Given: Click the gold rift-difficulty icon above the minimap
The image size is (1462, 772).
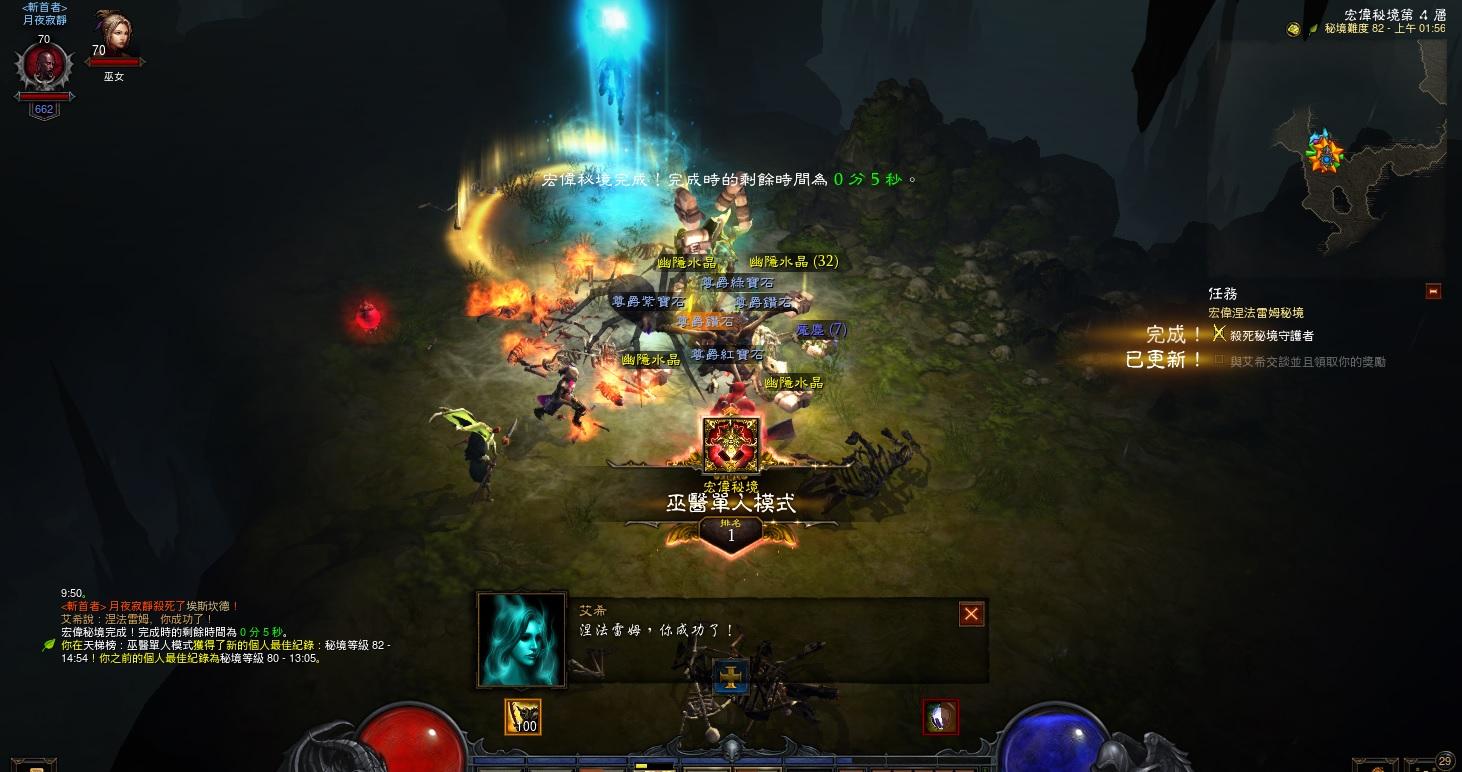Looking at the screenshot, I should [x=1293, y=29].
